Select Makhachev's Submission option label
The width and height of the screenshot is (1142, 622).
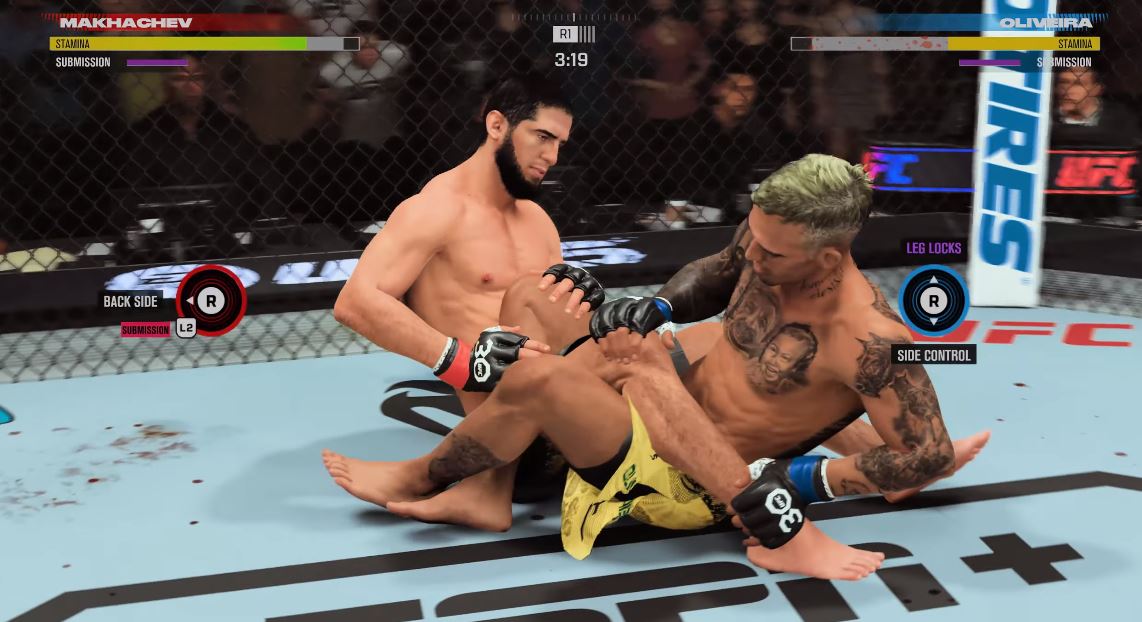(146, 330)
